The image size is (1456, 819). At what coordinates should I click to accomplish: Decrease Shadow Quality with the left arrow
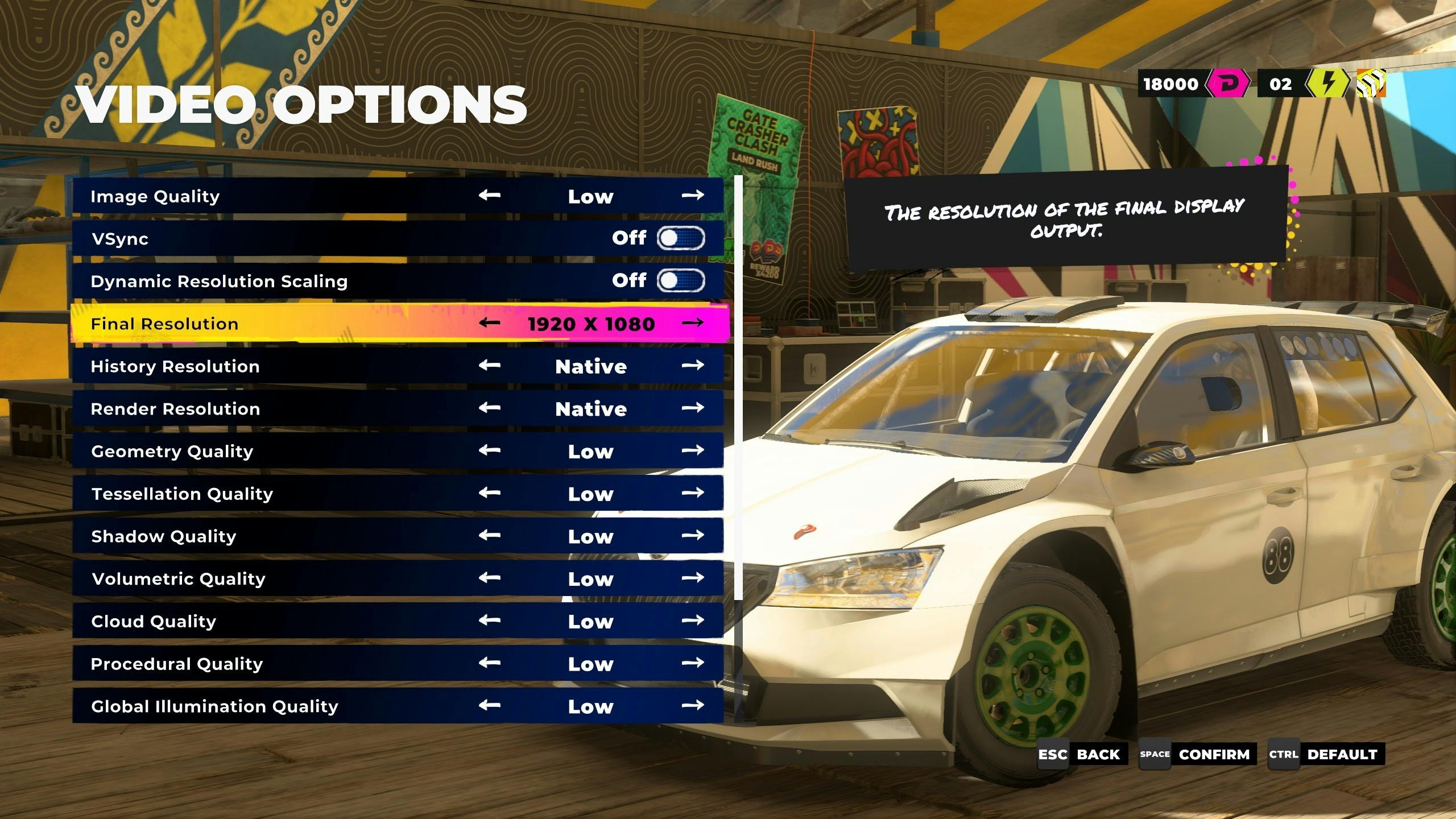tap(489, 536)
